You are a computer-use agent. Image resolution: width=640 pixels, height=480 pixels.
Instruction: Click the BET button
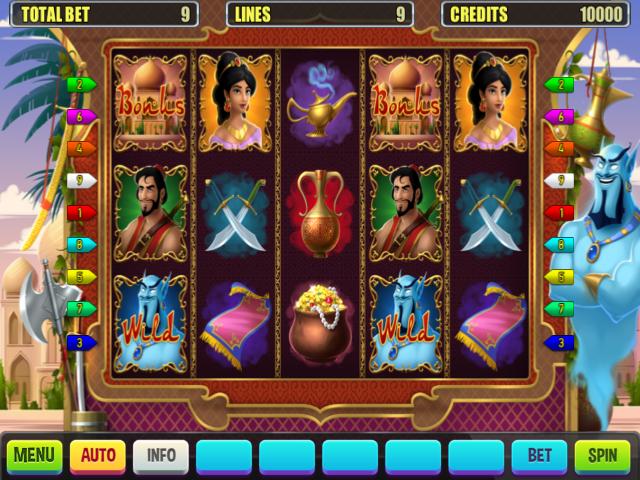[x=539, y=456]
